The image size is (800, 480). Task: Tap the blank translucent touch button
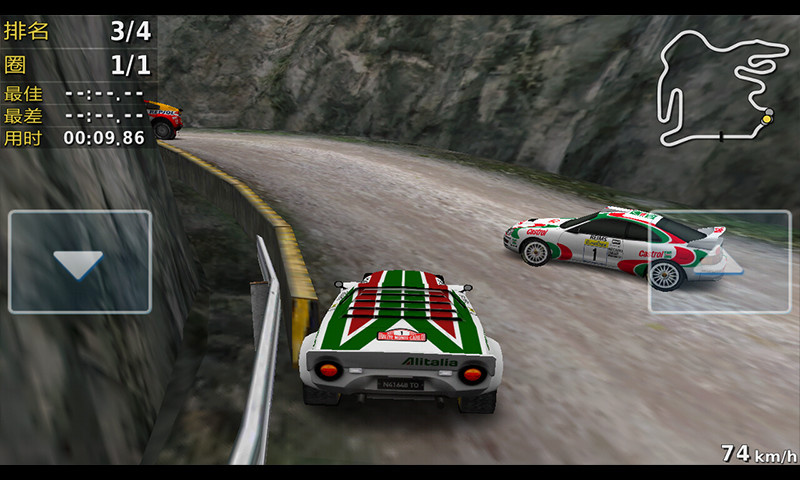720,262
